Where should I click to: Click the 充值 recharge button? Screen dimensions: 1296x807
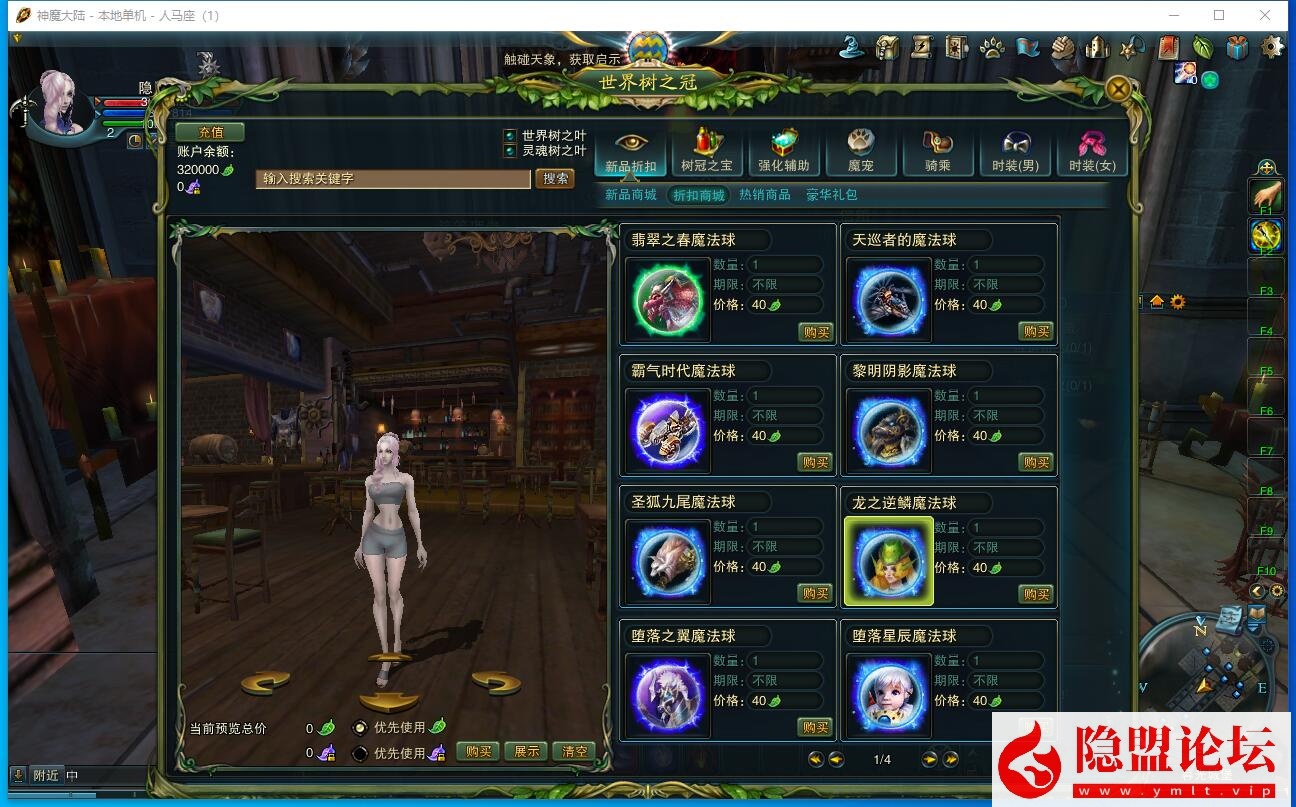click(x=210, y=132)
